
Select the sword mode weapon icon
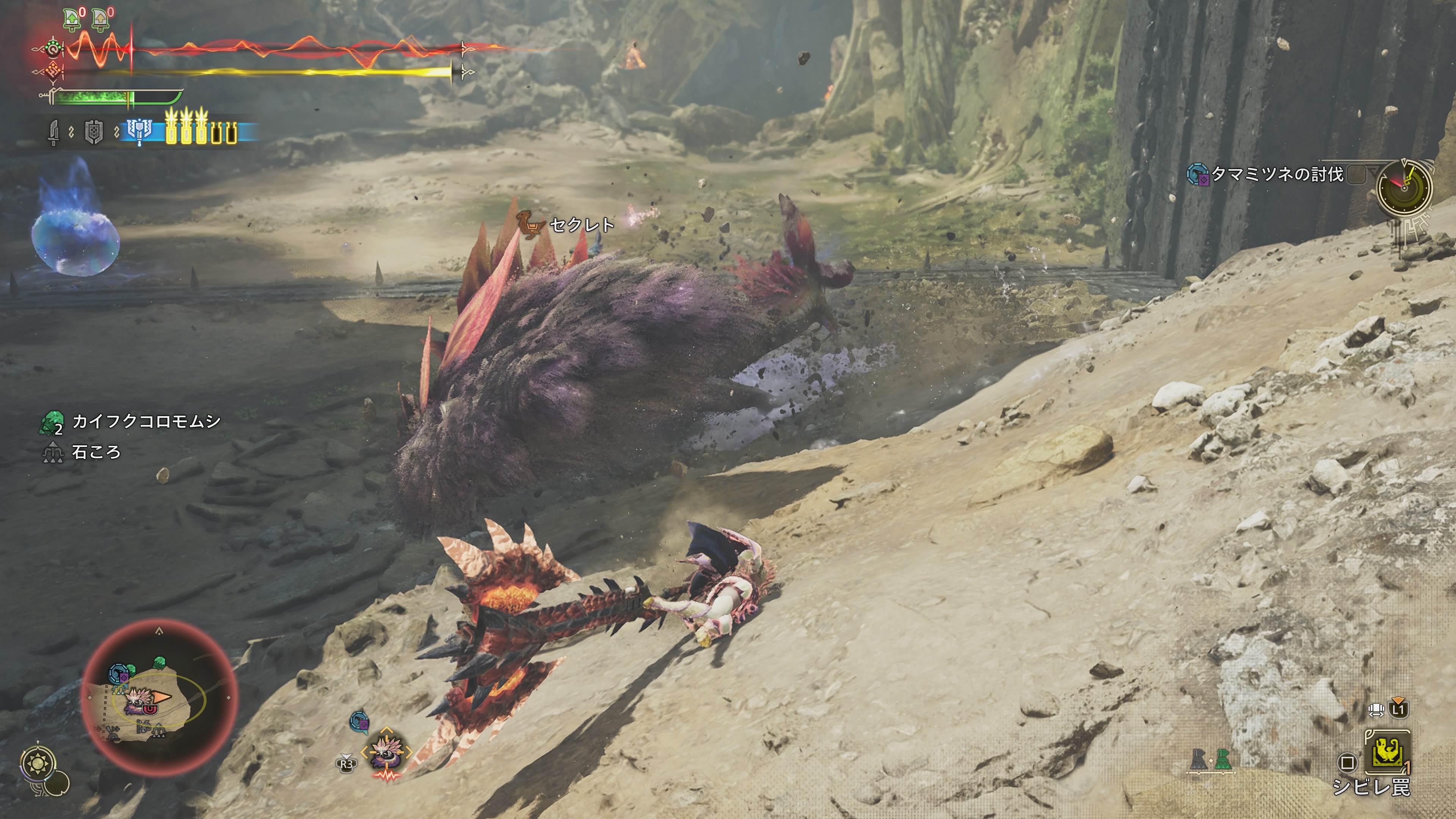tap(54, 132)
